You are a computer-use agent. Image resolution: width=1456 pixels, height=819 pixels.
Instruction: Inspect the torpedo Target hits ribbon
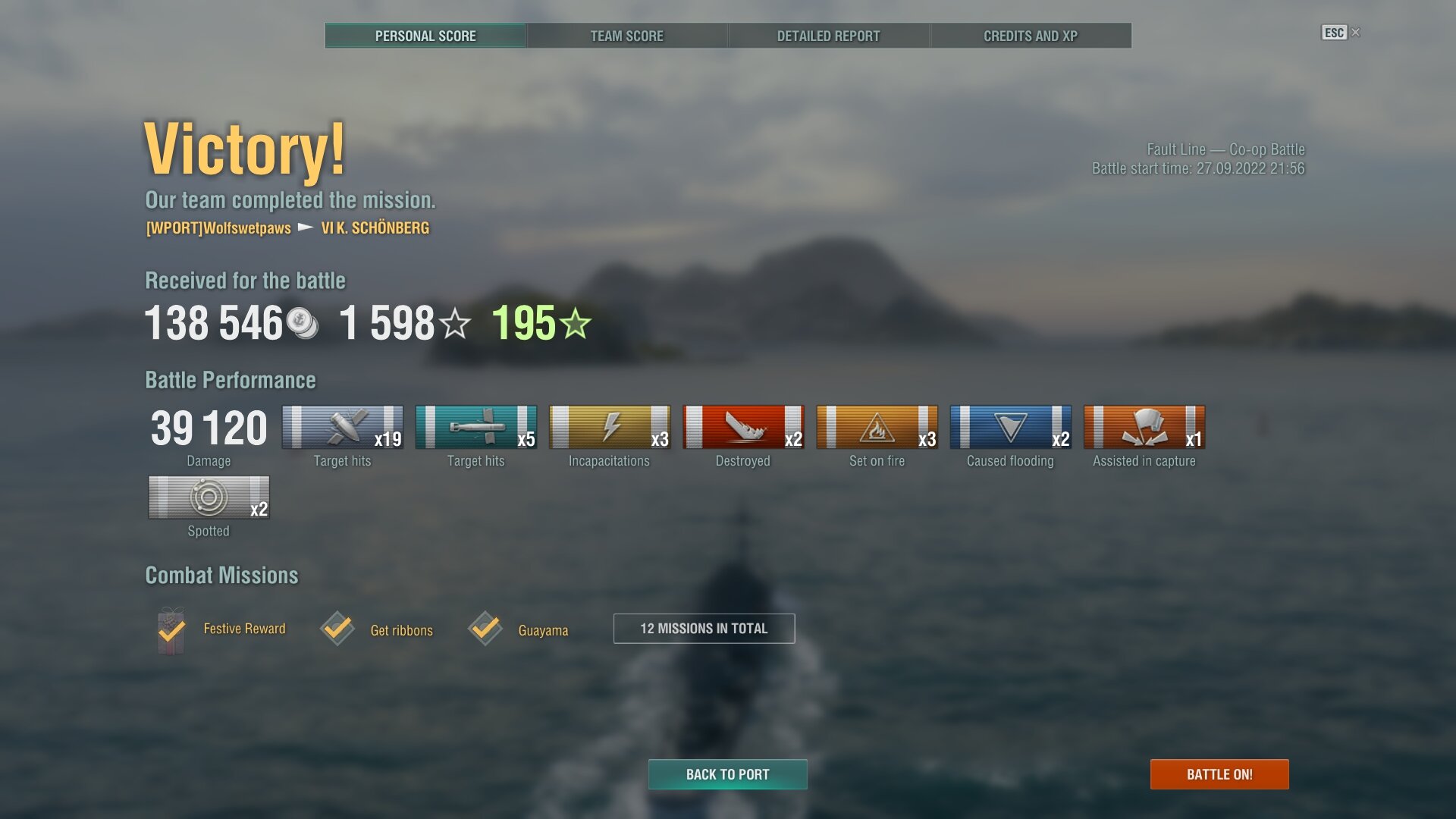pyautogui.click(x=476, y=428)
